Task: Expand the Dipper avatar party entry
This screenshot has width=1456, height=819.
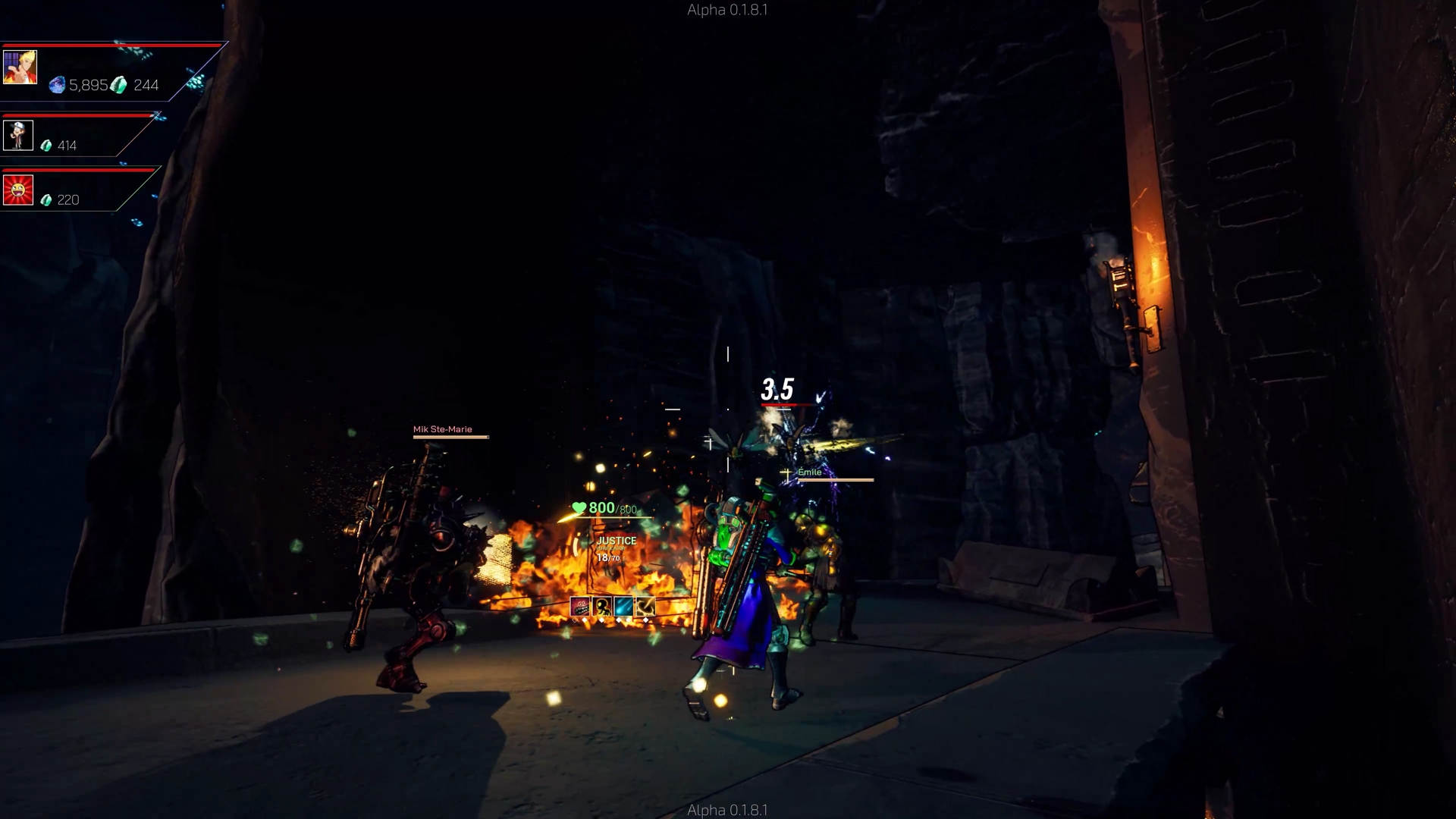Action: 18,134
